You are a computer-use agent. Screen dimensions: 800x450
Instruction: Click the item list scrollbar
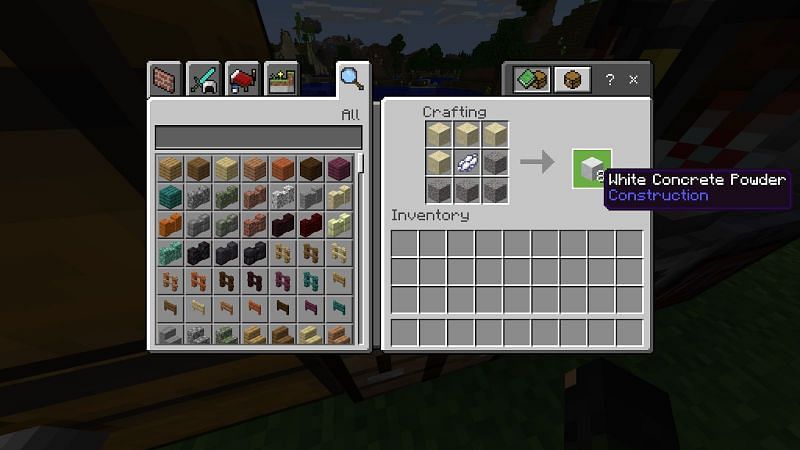[361, 164]
